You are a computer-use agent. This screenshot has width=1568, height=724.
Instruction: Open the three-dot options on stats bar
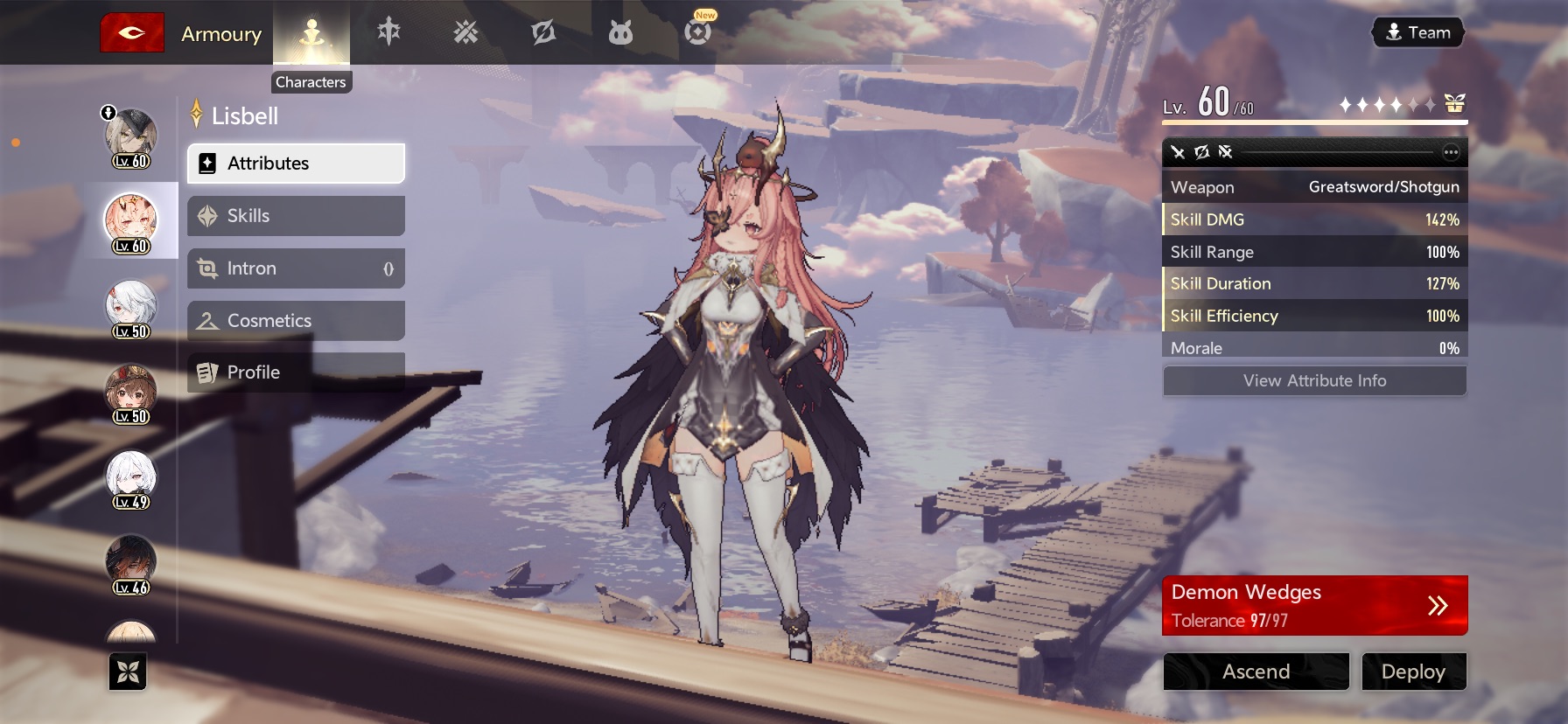(1451, 152)
